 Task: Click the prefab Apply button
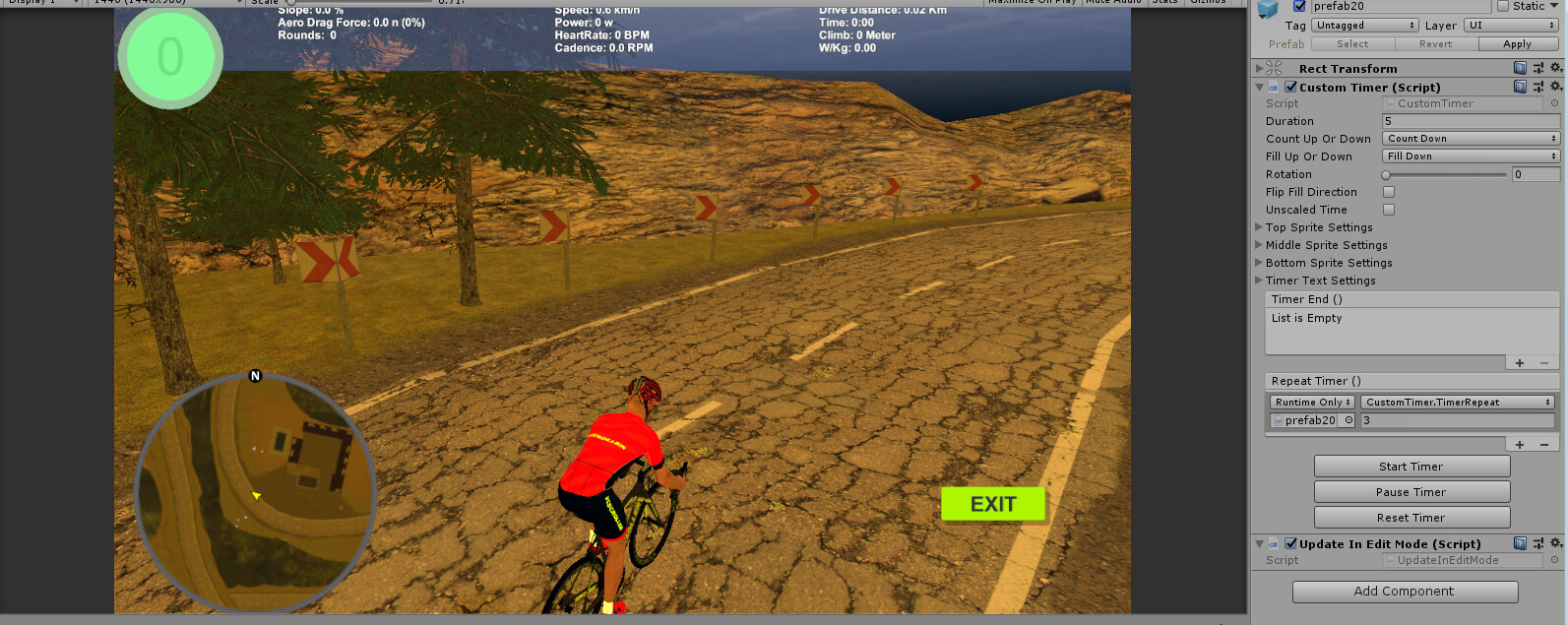point(1517,44)
